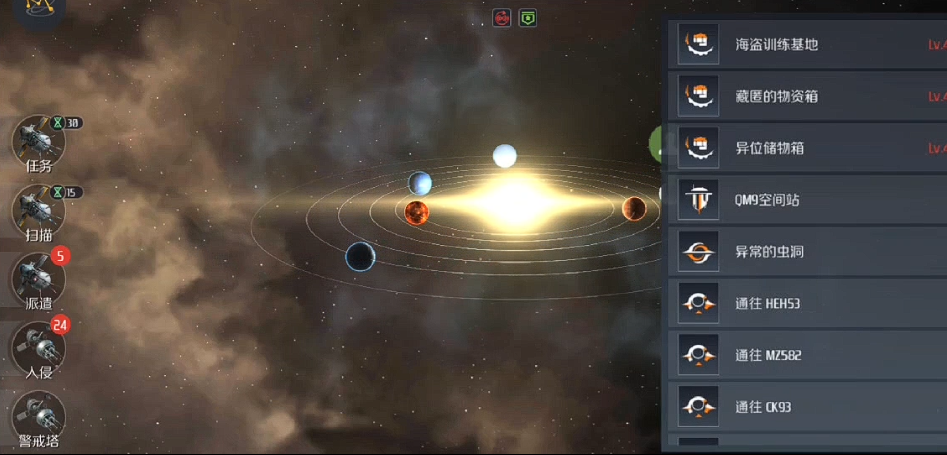Click the red status icon at top

(502, 18)
